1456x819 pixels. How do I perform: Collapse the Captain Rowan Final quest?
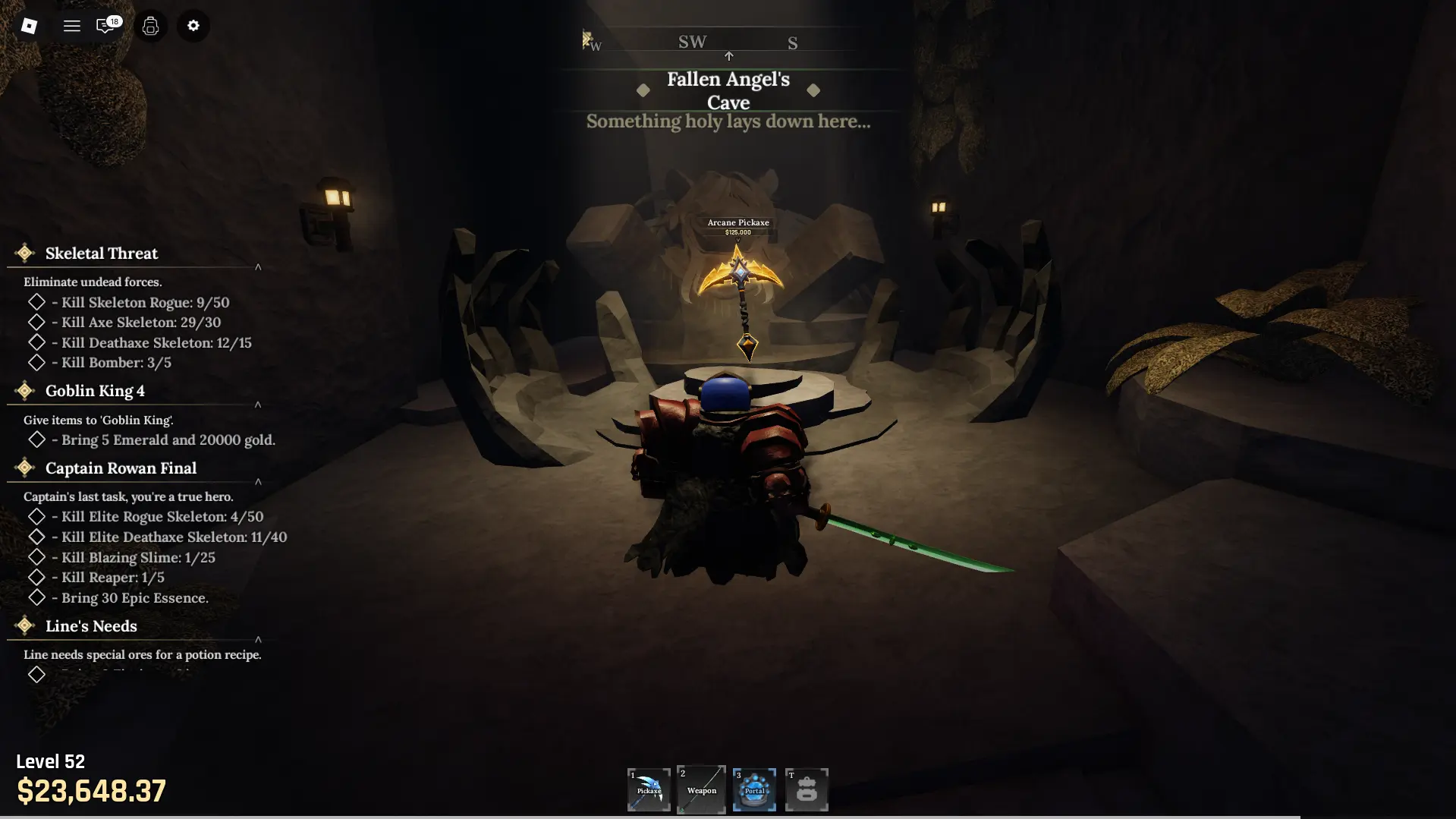[258, 483]
